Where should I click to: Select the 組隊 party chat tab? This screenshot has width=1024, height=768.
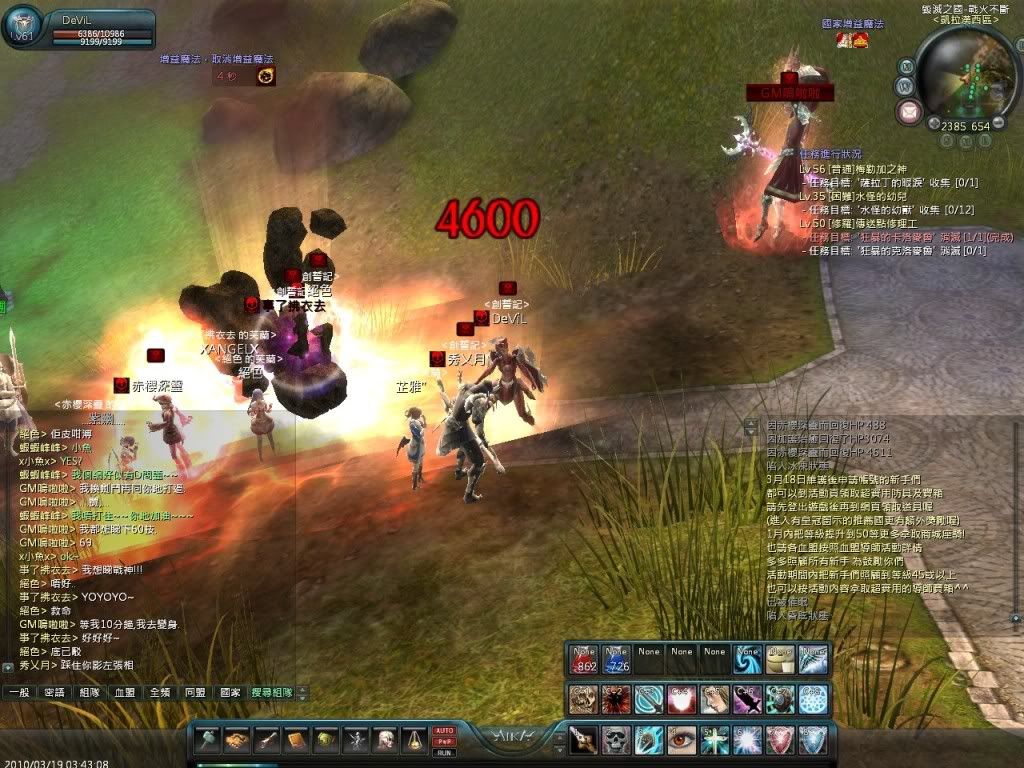pos(89,692)
